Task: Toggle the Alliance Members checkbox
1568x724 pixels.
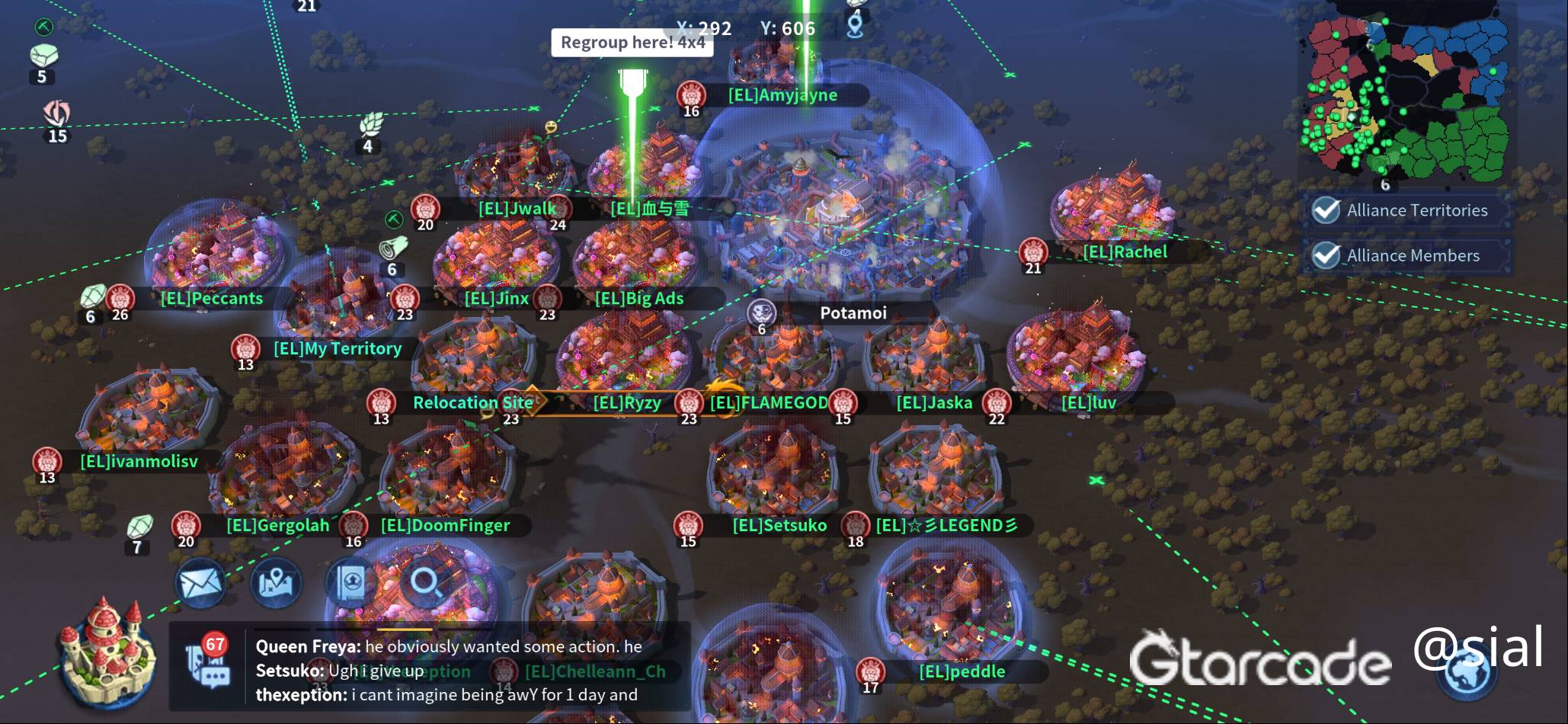Action: [1326, 255]
